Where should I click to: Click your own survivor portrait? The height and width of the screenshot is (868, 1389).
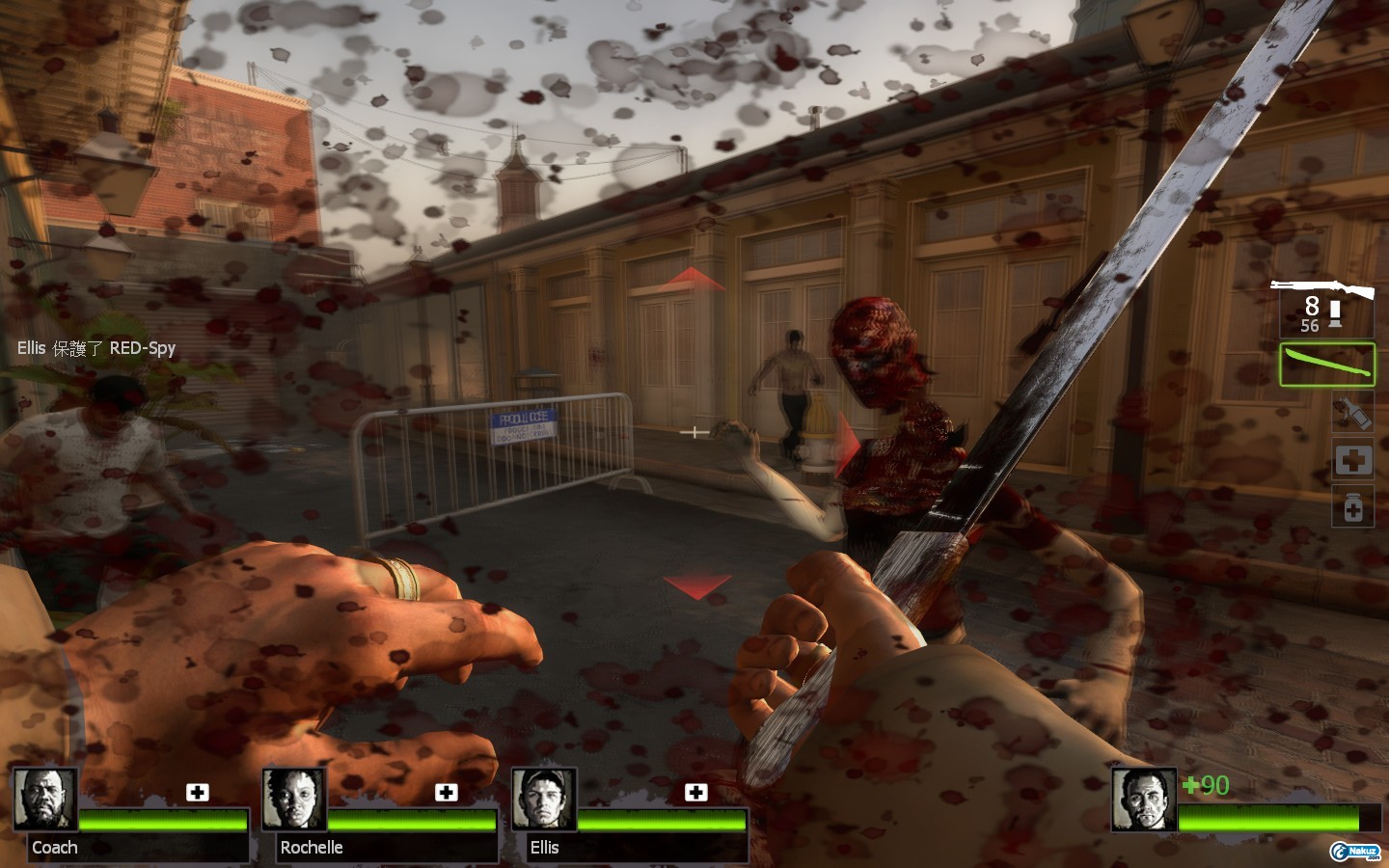[1144, 799]
